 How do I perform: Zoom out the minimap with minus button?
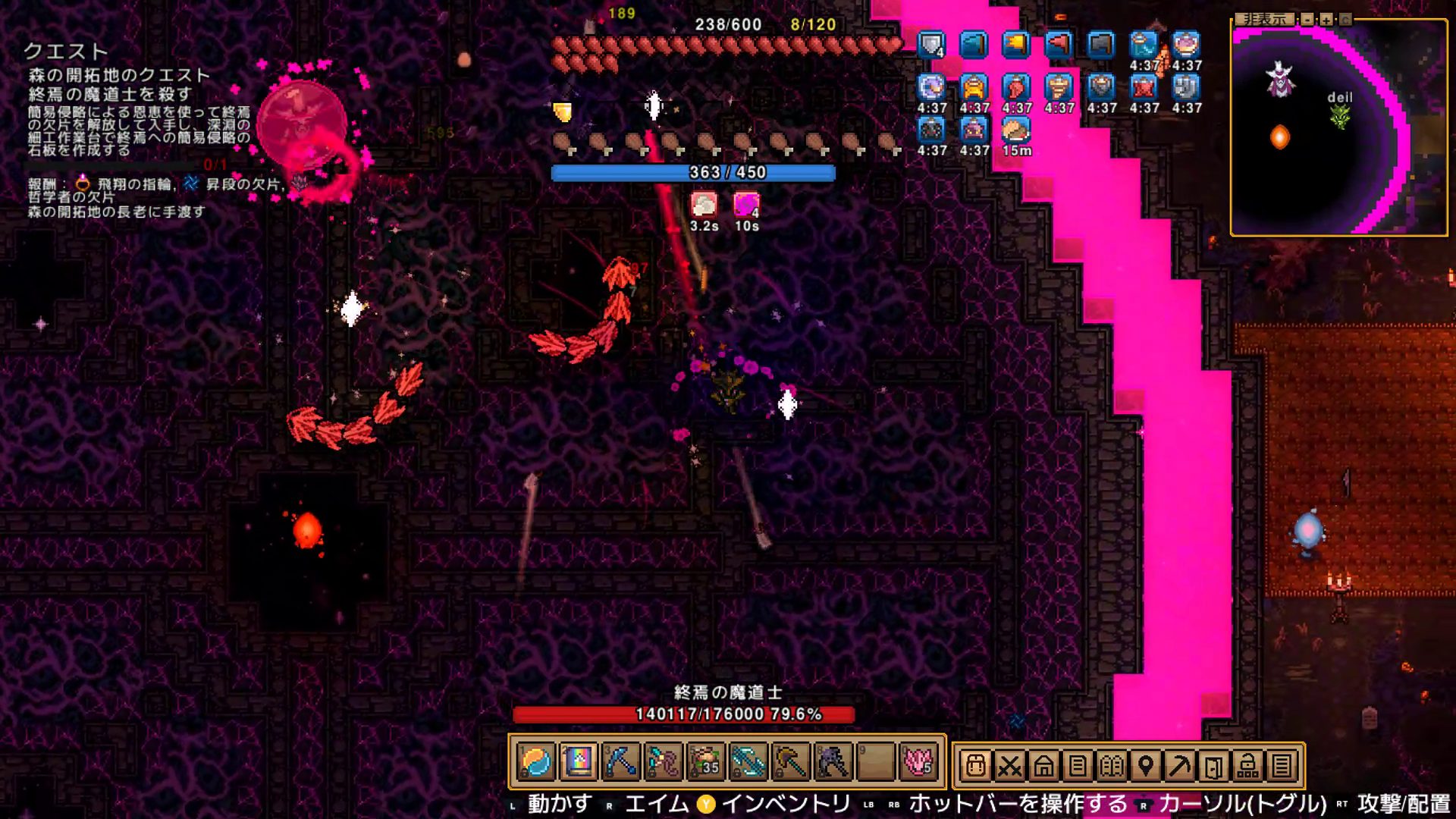(x=1307, y=19)
